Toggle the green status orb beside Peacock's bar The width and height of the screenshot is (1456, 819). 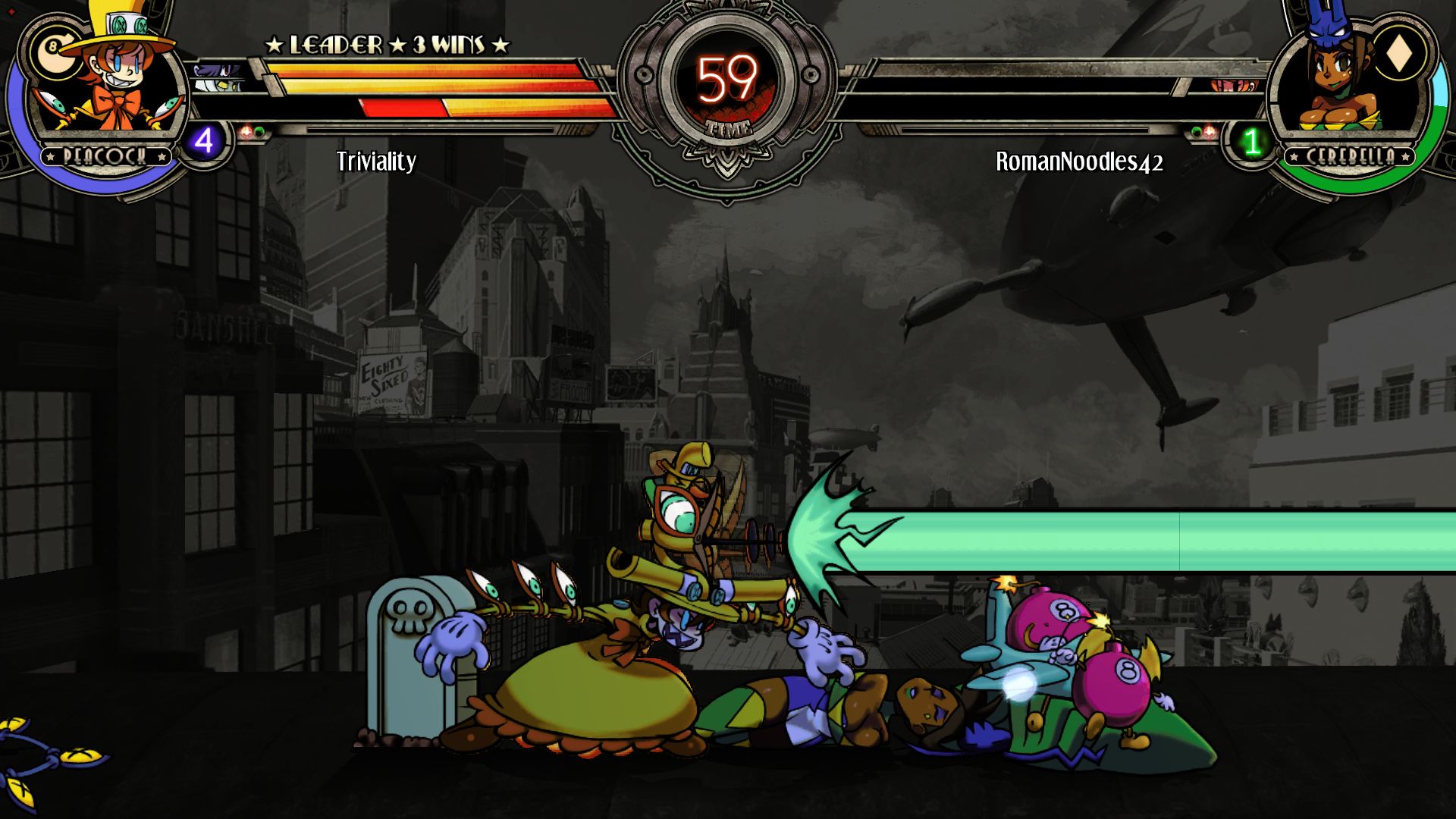pyautogui.click(x=259, y=130)
